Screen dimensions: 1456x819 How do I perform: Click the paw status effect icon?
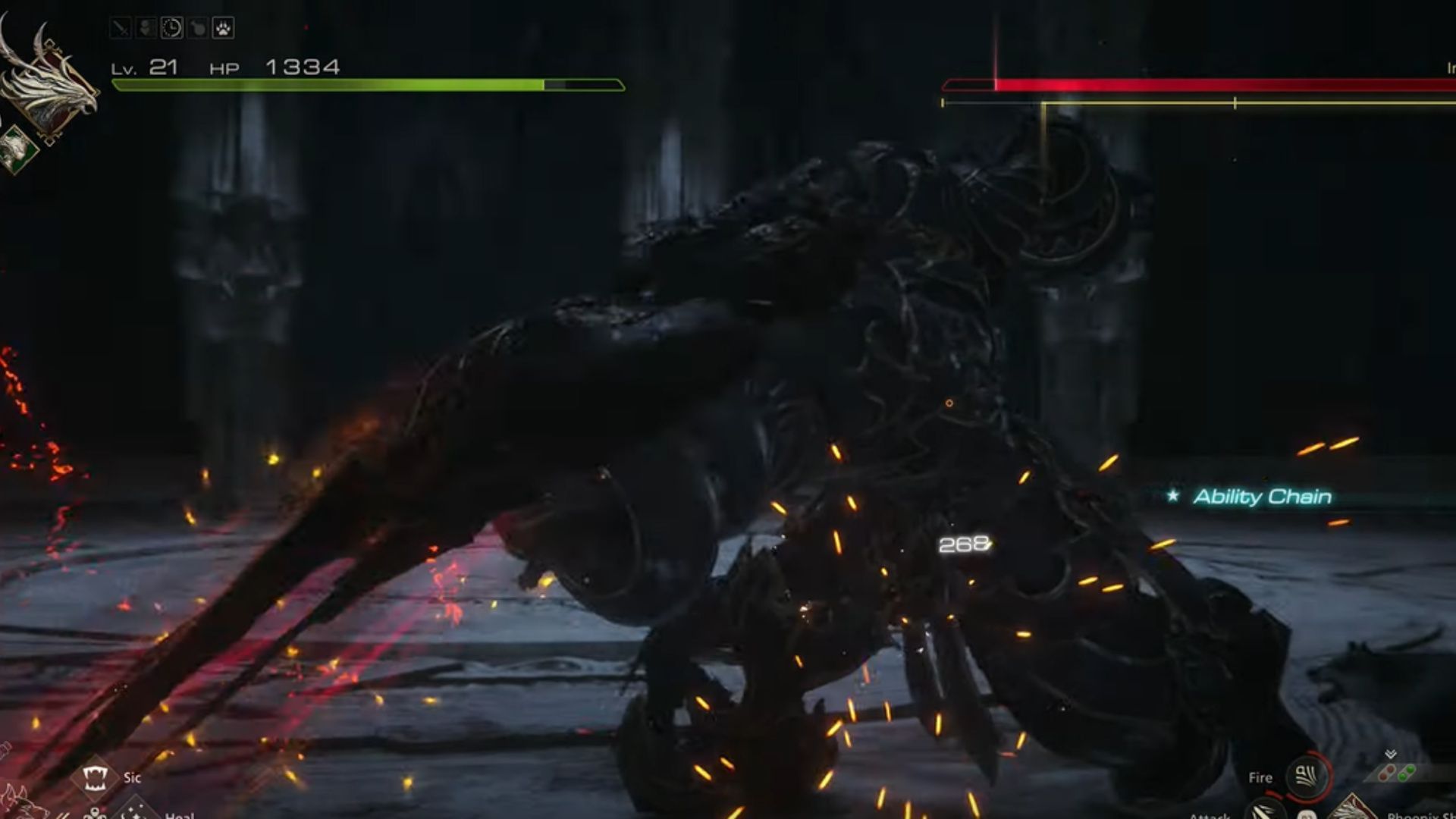222,28
